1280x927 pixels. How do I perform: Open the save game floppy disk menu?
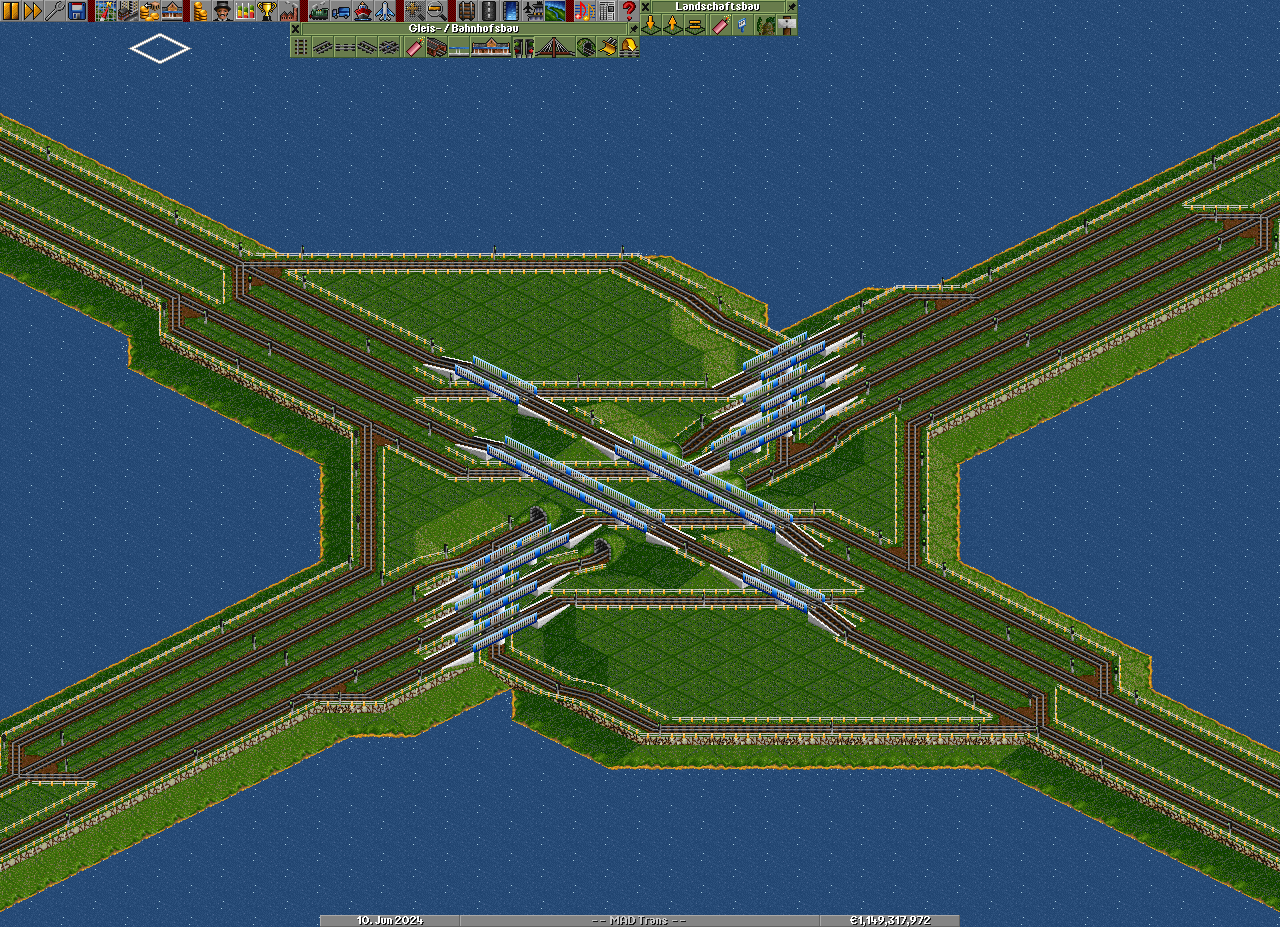(76, 11)
